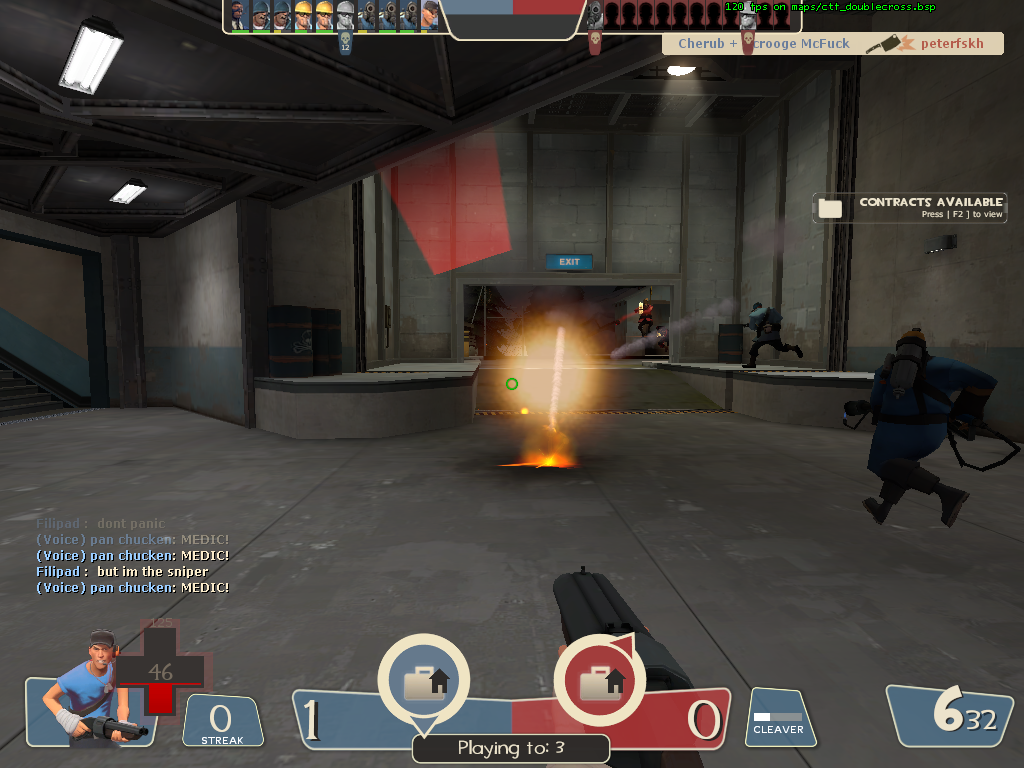
Task: Select the red team Pyro portrait
Action: pos(595,14)
